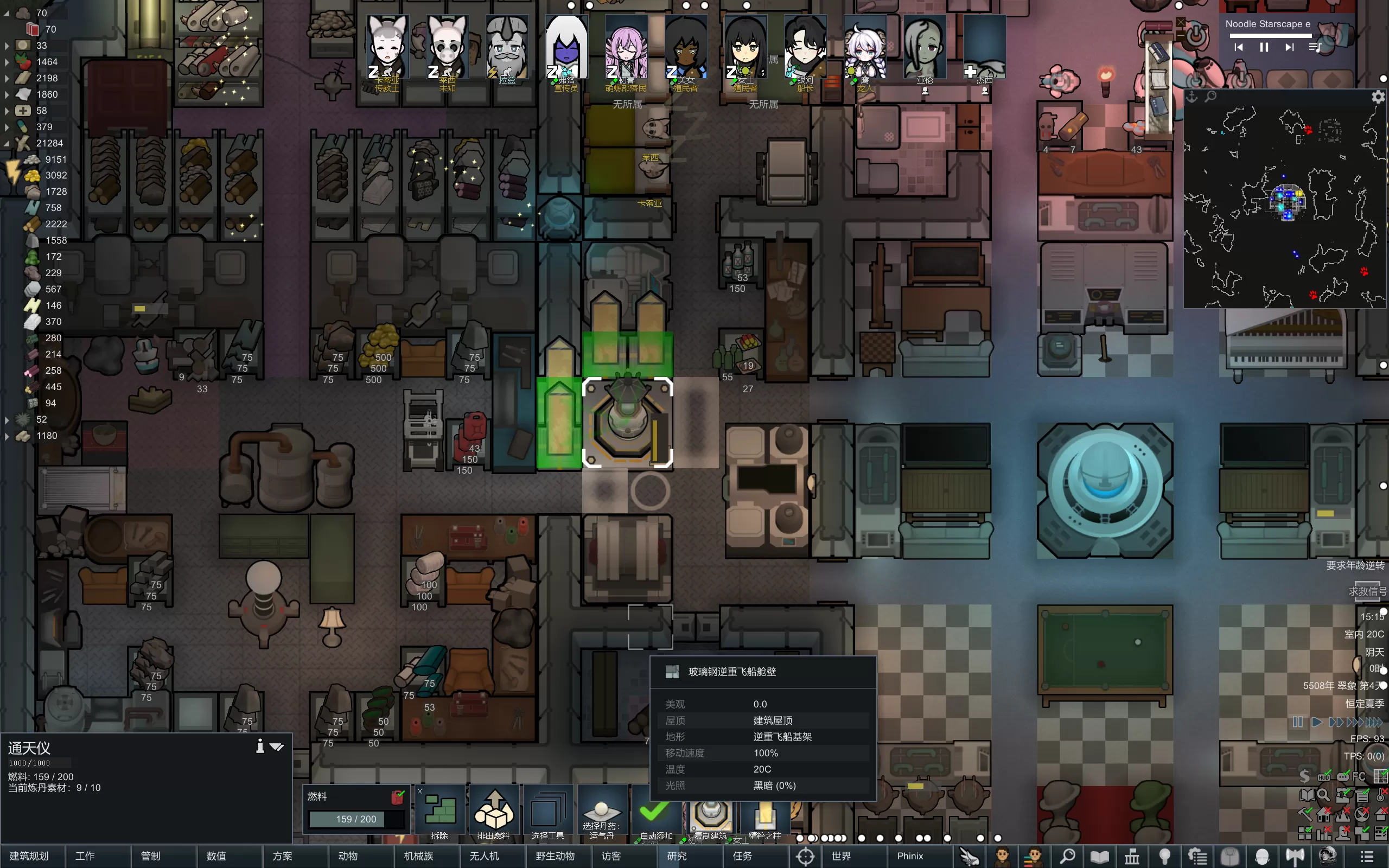Open the minimap gear settings

(x=1378, y=97)
